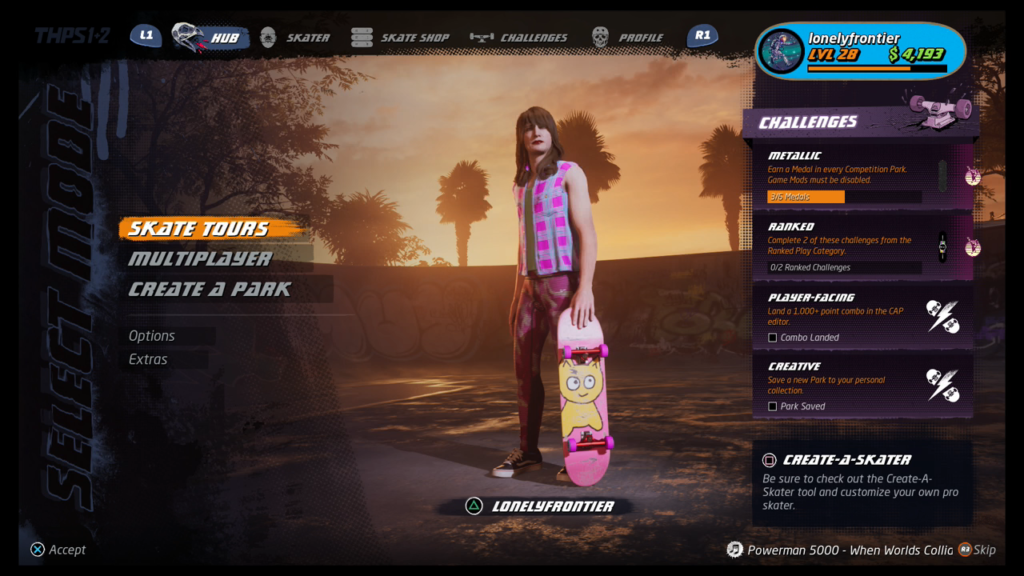Click the Challenges panel header
This screenshot has width=1024, height=576.
click(x=808, y=122)
